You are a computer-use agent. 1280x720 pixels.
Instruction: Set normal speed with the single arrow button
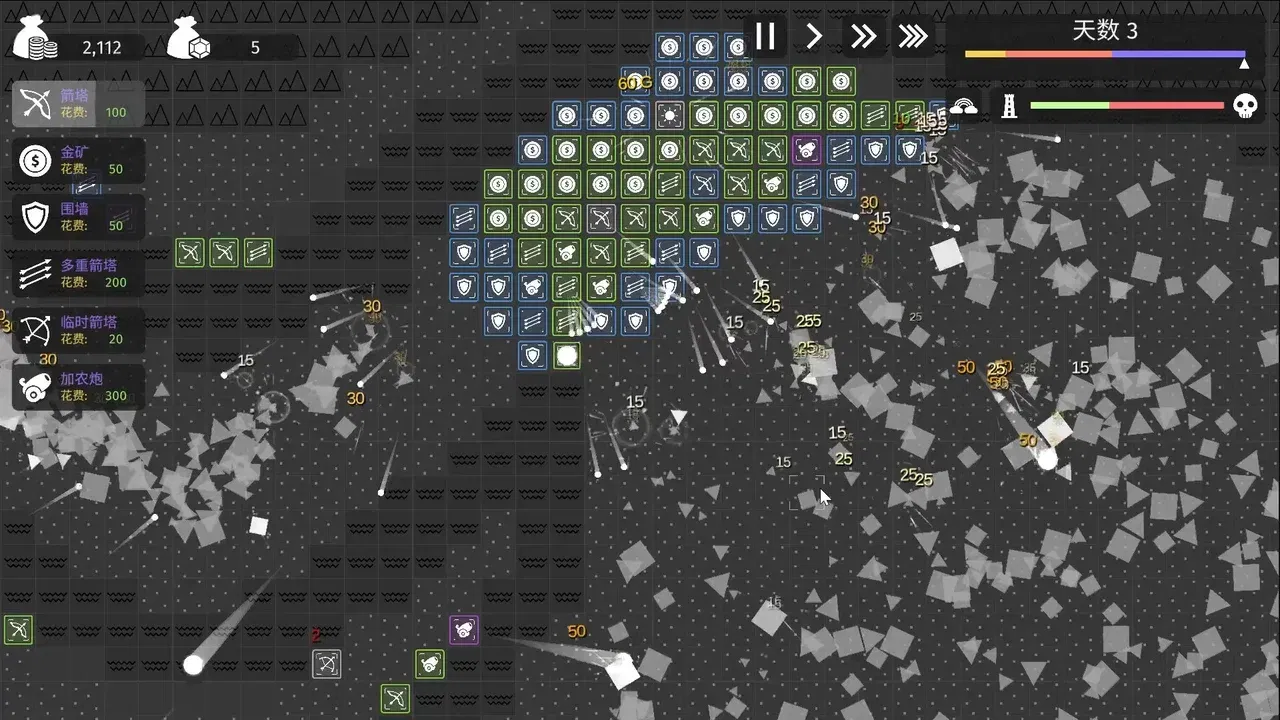pos(814,36)
